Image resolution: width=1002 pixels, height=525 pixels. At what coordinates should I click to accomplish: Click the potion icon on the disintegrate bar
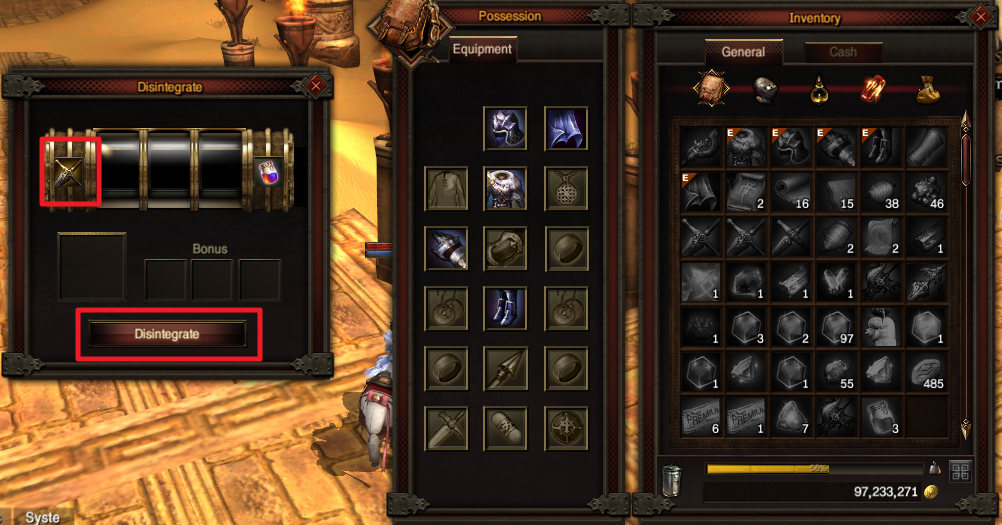tap(269, 170)
